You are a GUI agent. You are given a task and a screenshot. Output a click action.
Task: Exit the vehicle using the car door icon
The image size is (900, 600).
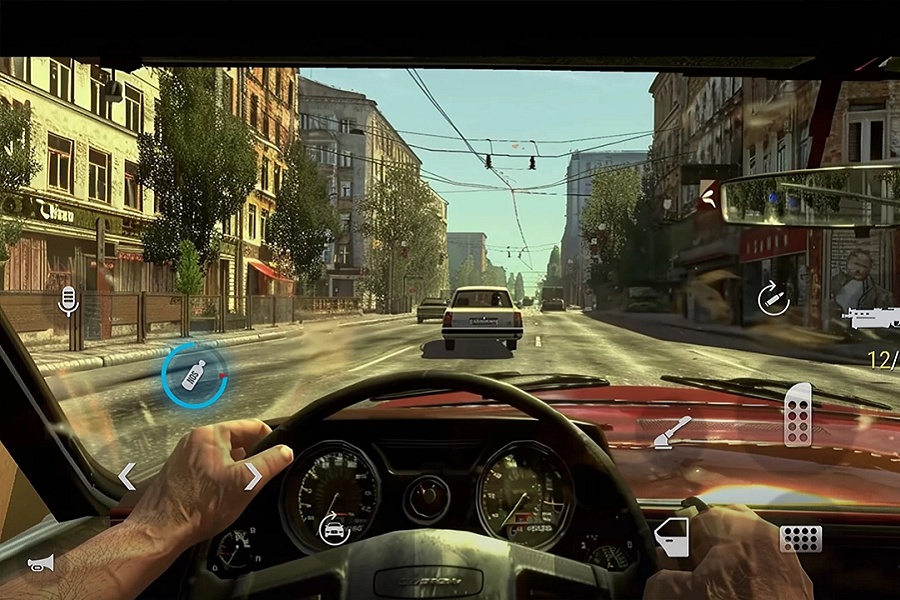tap(672, 537)
